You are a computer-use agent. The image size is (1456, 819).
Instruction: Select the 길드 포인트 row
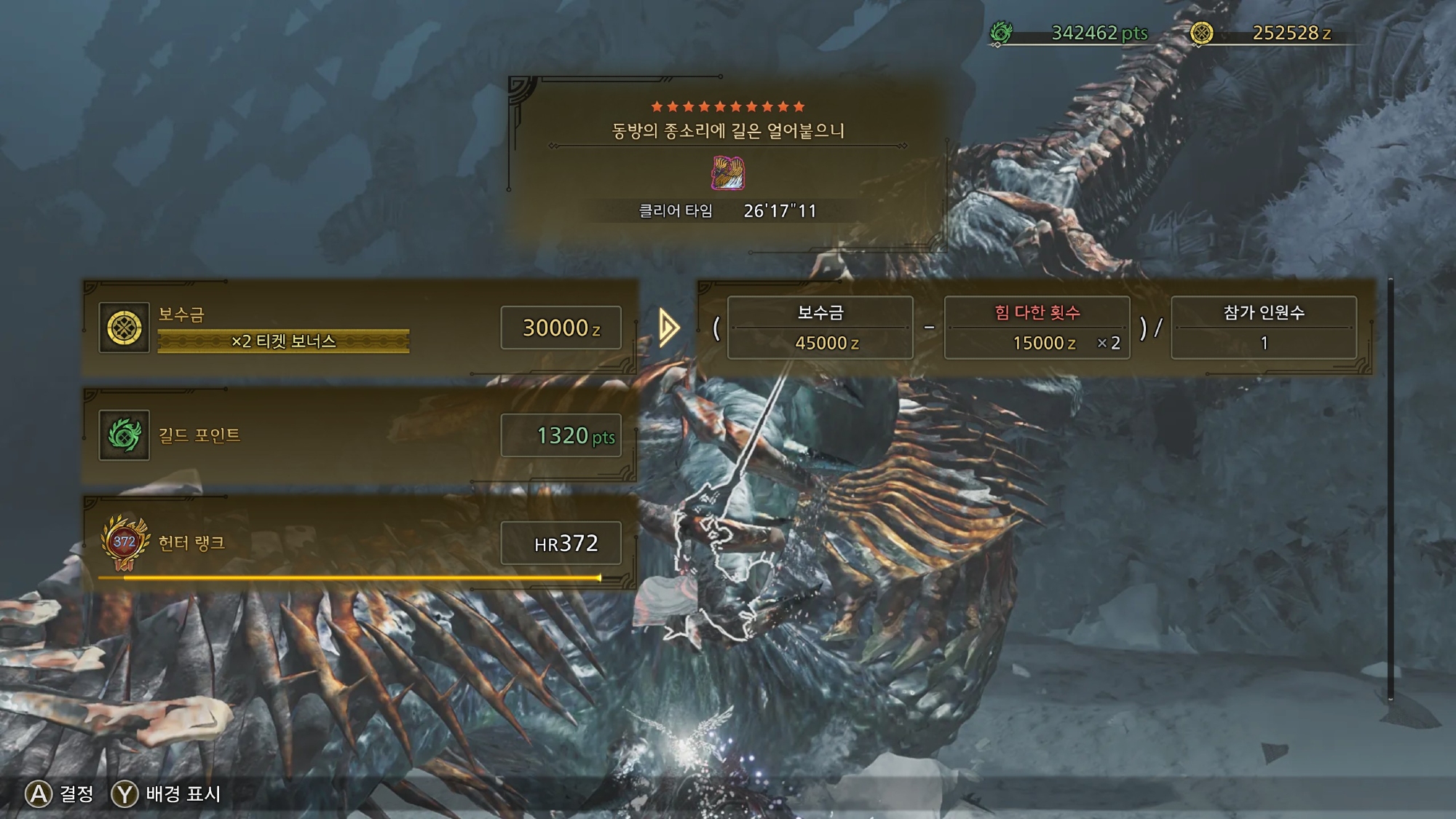360,435
